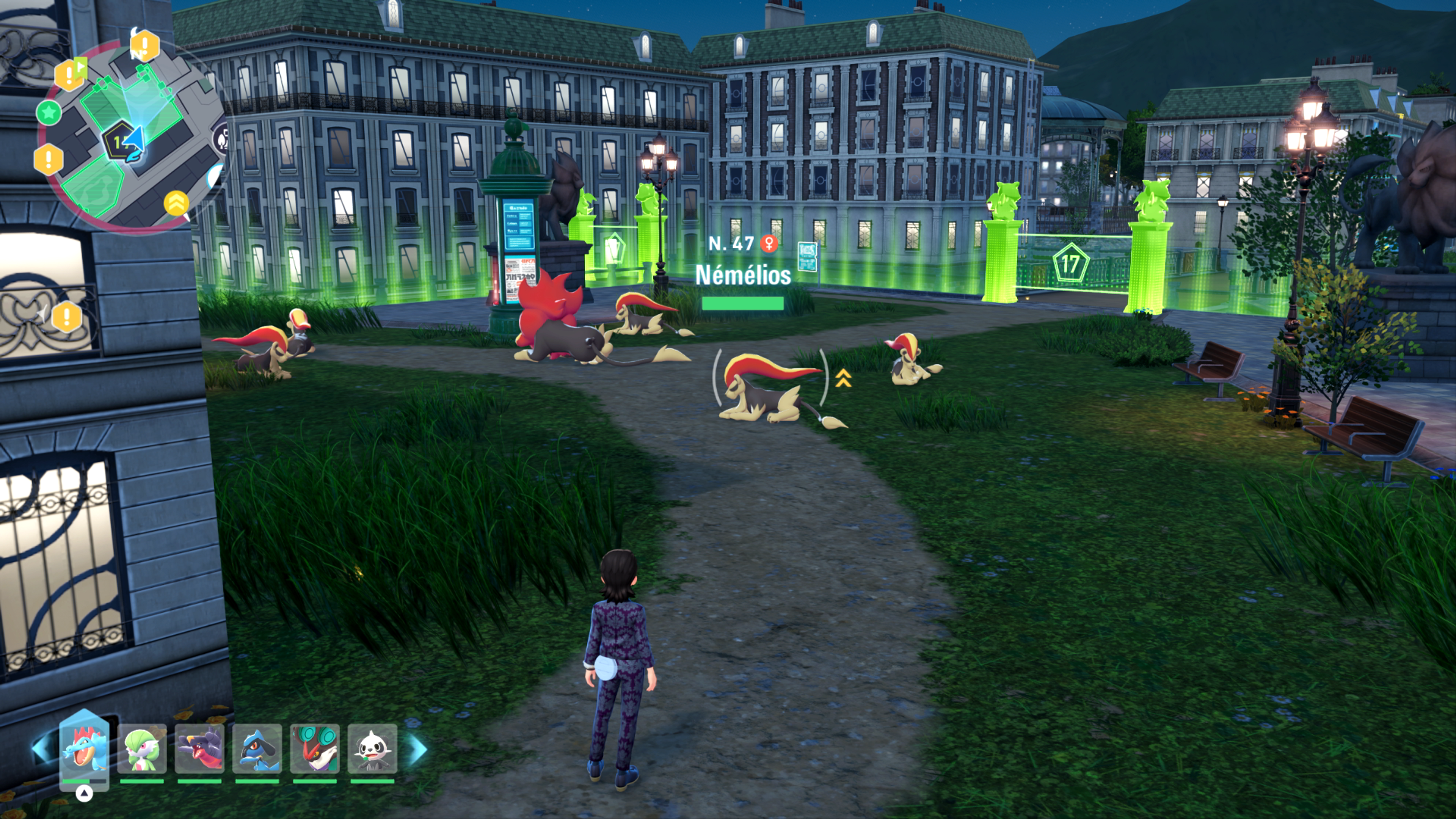Switch to Garchomp in the party
This screenshot has width=1456, height=819.
(x=199, y=749)
